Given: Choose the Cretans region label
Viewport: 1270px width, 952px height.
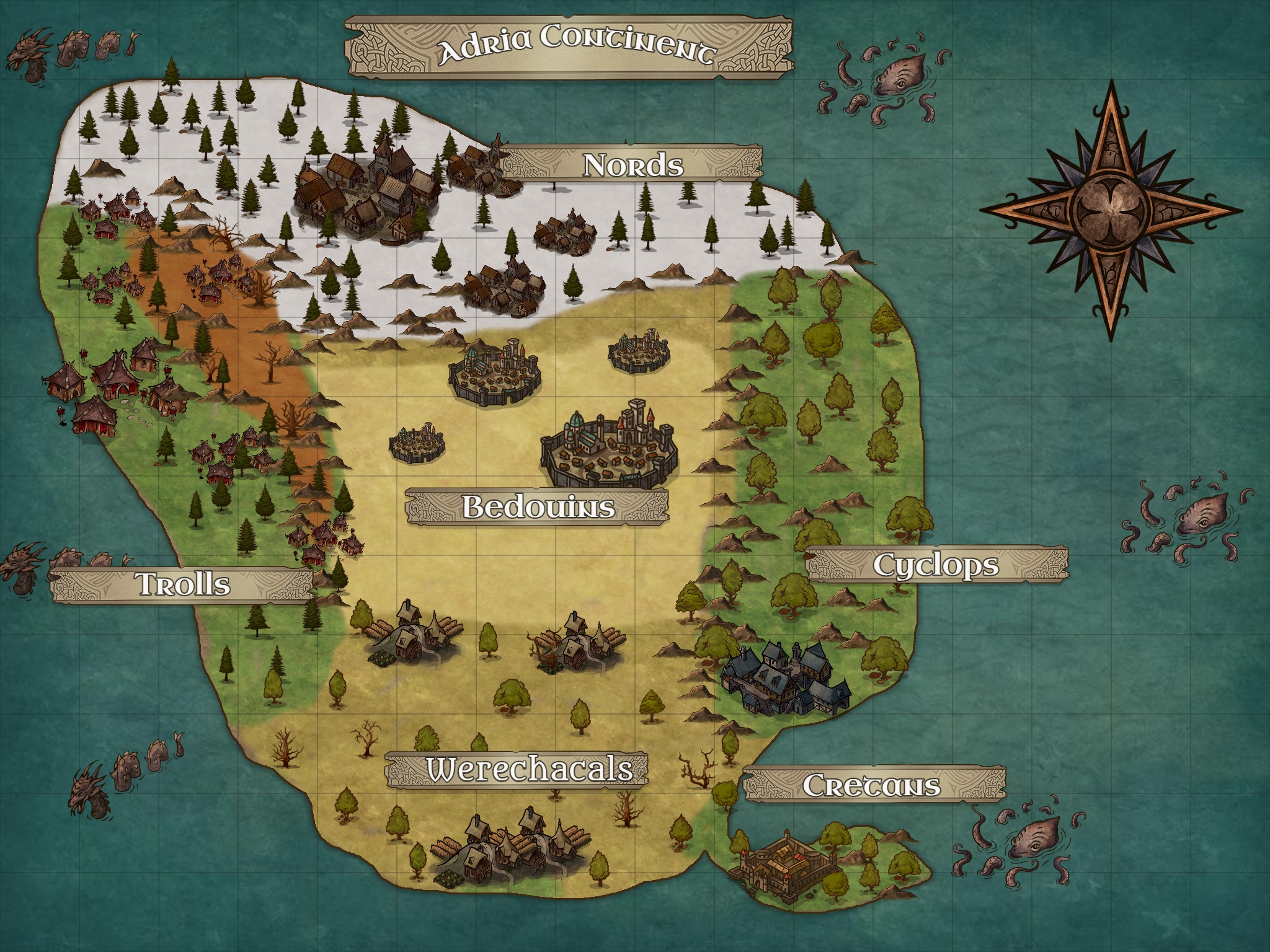Looking at the screenshot, I should [x=872, y=785].
